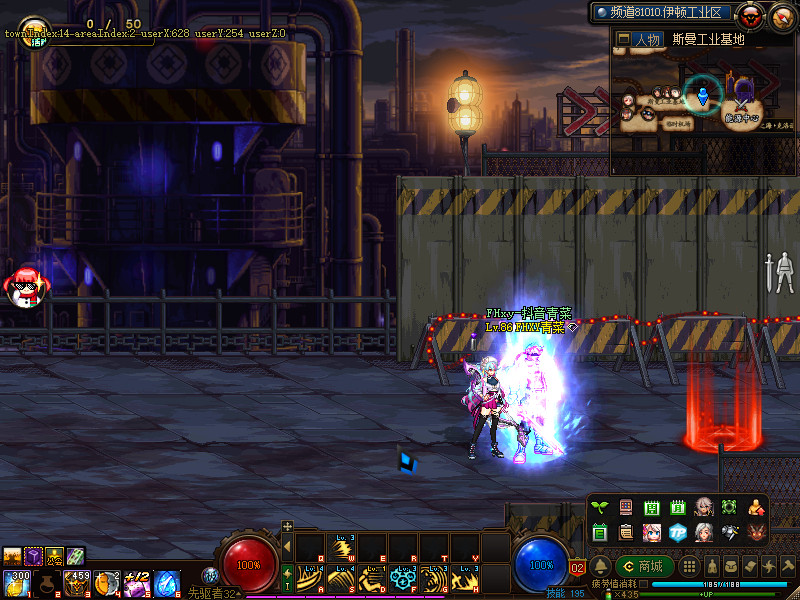Viewport: 800px width, 600px height.
Task: Toggle the 人物 button on the minimap
Action: tap(638, 40)
